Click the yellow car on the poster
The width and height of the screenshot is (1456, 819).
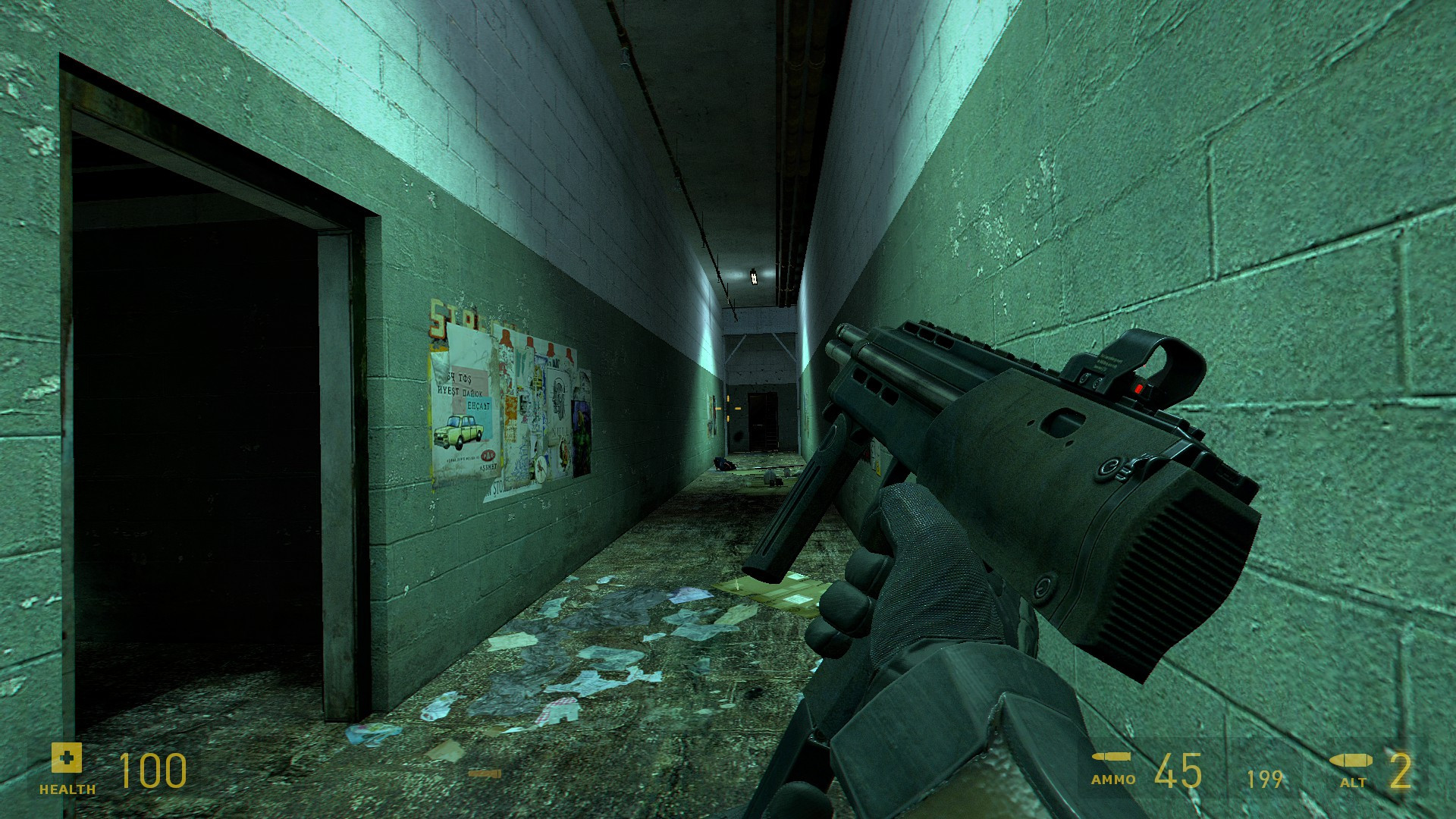pyautogui.click(x=457, y=429)
